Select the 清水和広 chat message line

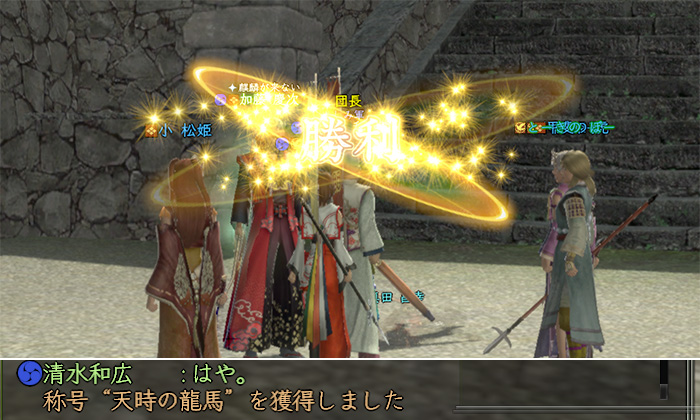150,374
